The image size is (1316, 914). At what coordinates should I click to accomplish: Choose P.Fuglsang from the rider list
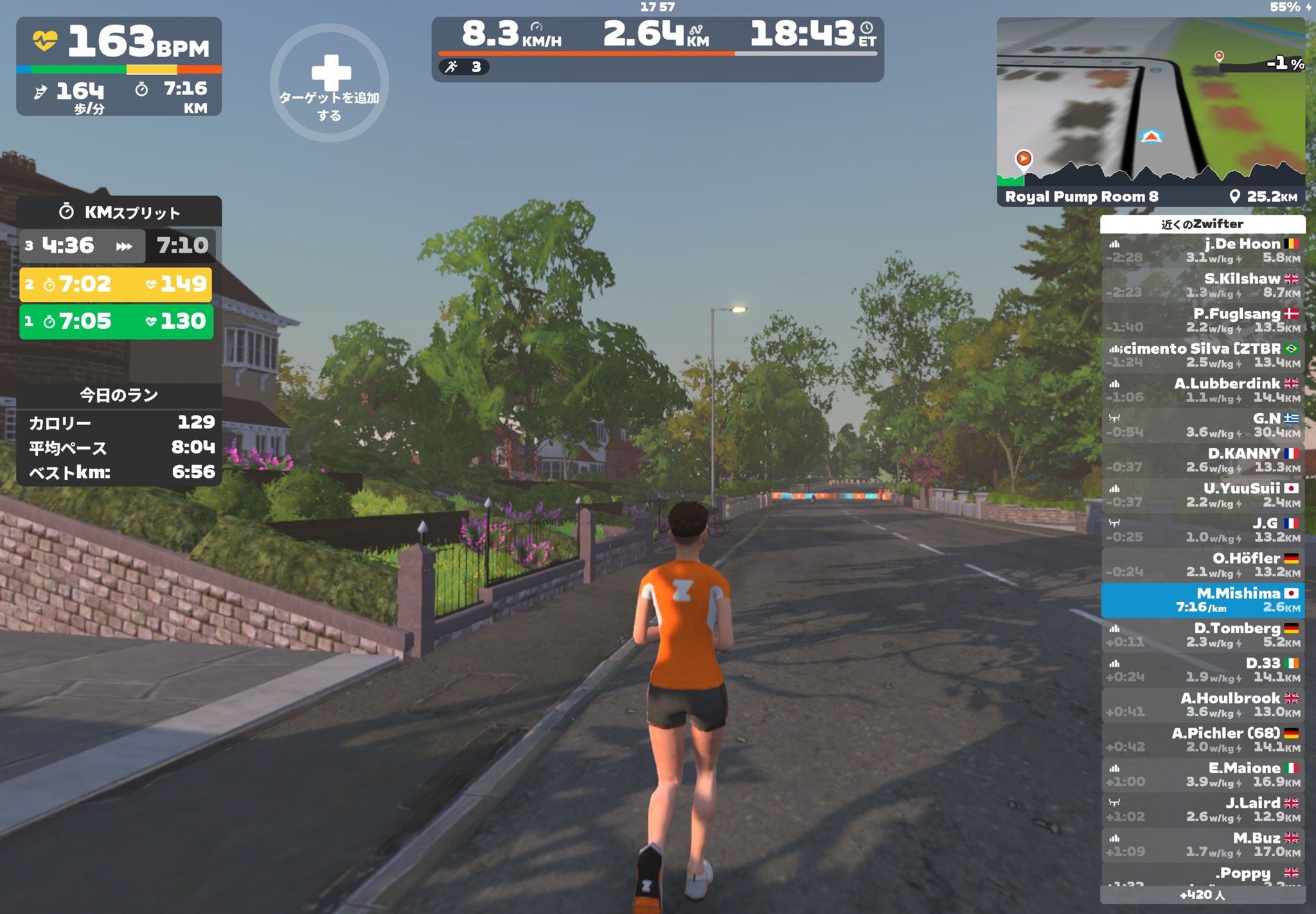click(x=1202, y=321)
